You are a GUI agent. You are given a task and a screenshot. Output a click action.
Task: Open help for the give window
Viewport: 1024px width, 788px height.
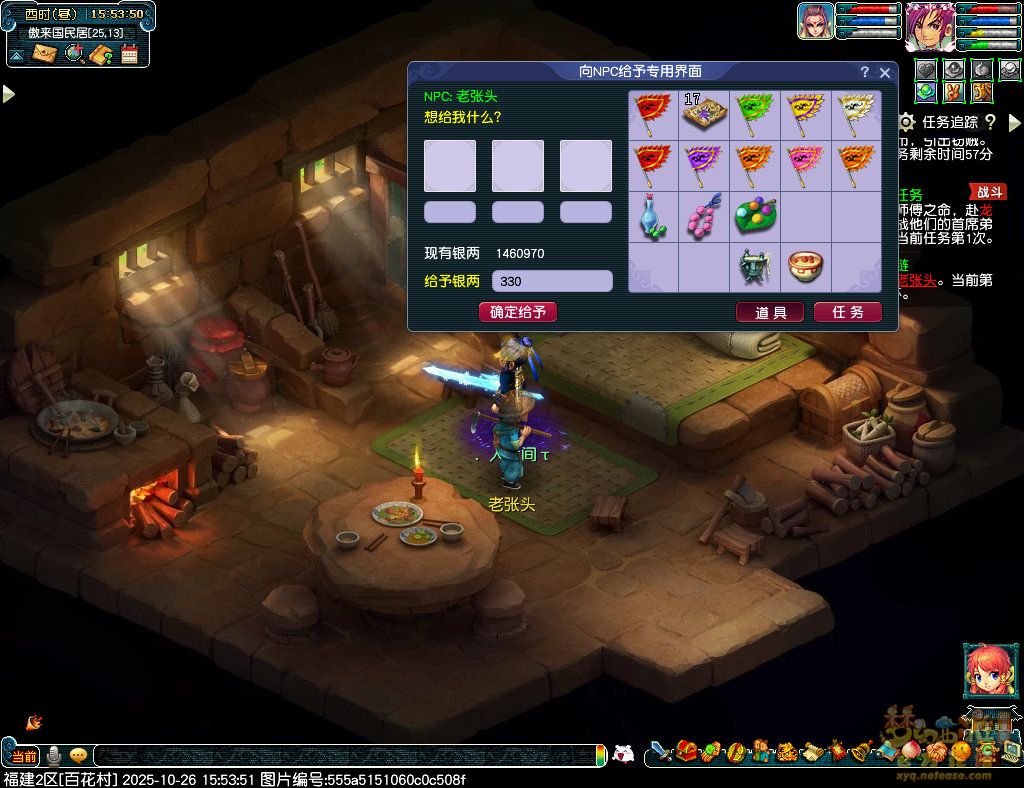point(865,73)
